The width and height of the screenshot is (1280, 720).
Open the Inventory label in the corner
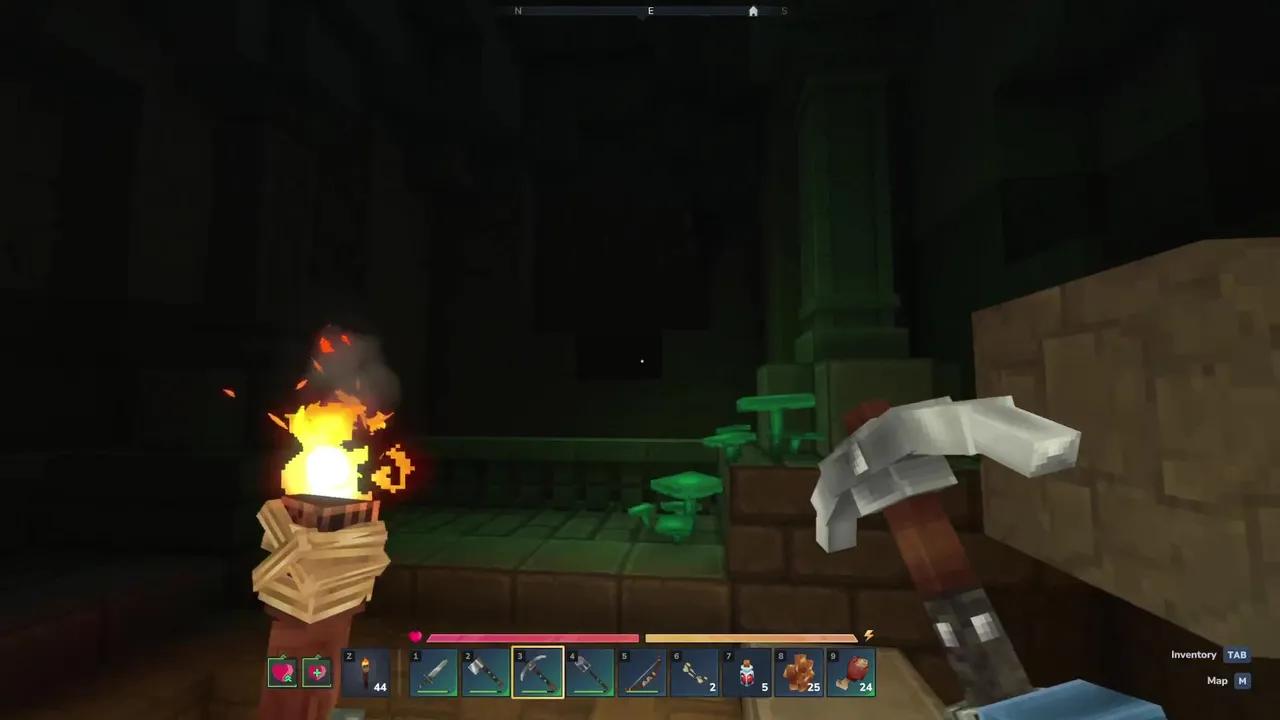1193,654
